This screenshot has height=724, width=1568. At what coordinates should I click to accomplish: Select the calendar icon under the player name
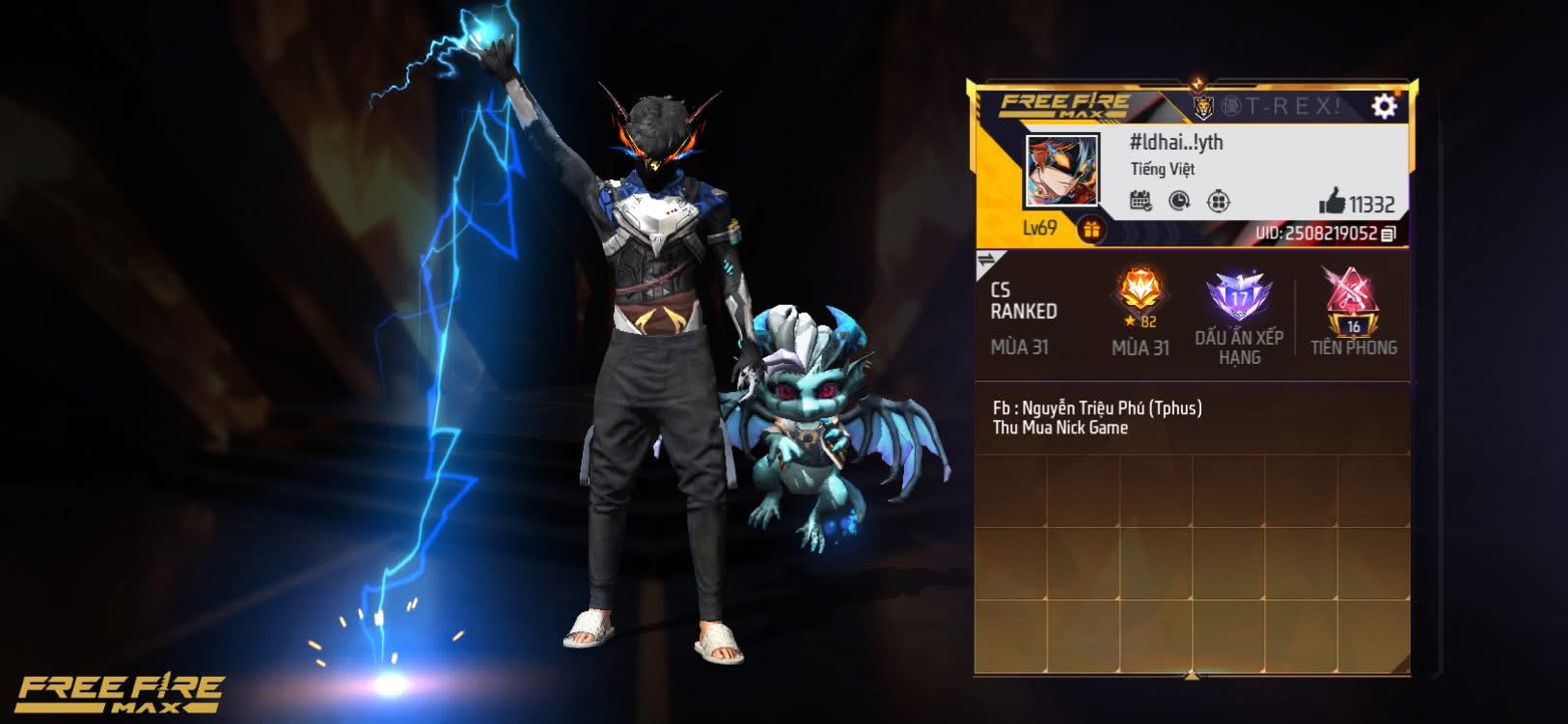(1141, 201)
